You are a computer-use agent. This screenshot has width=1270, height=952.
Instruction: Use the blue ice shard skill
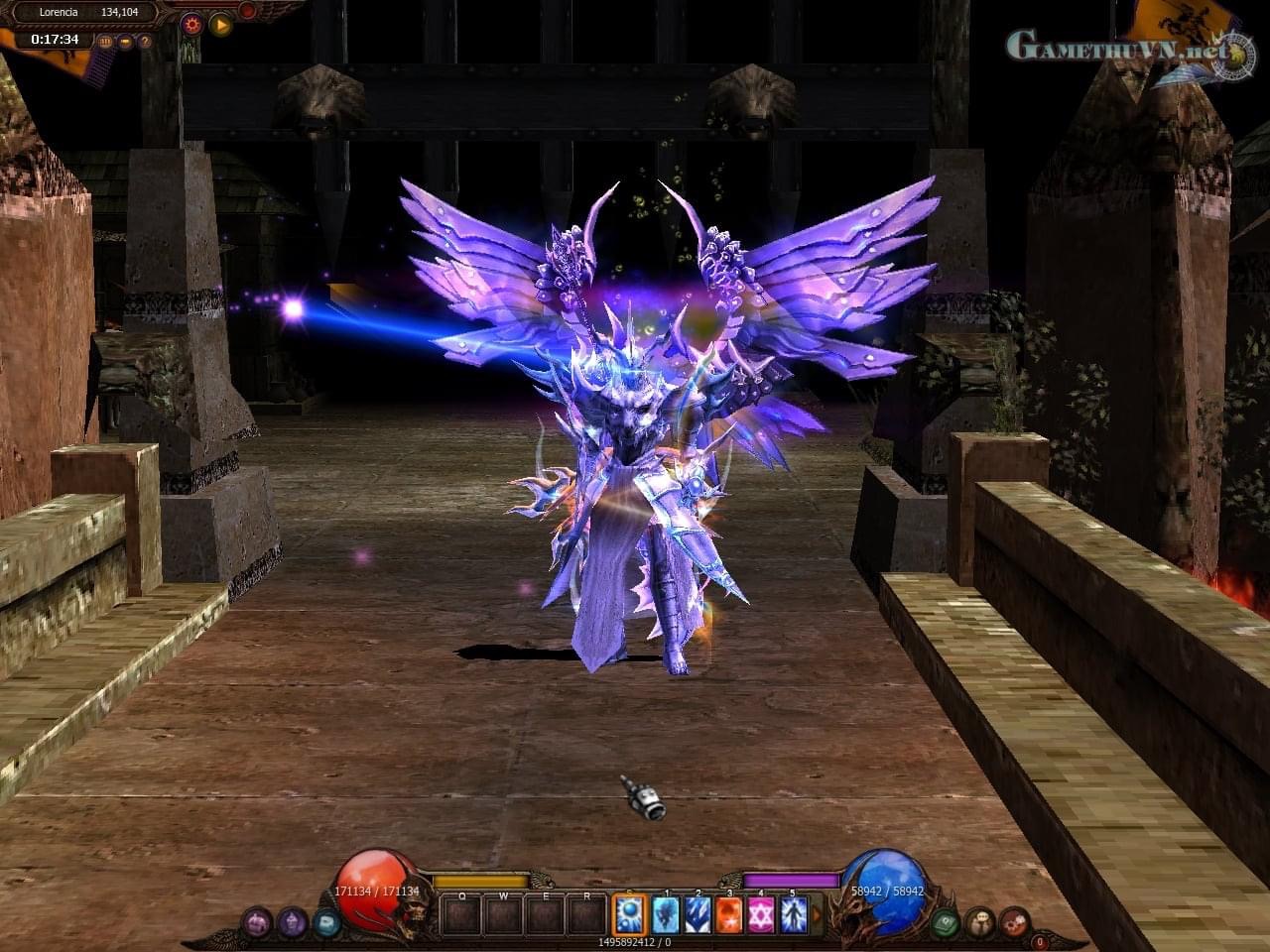click(x=697, y=913)
